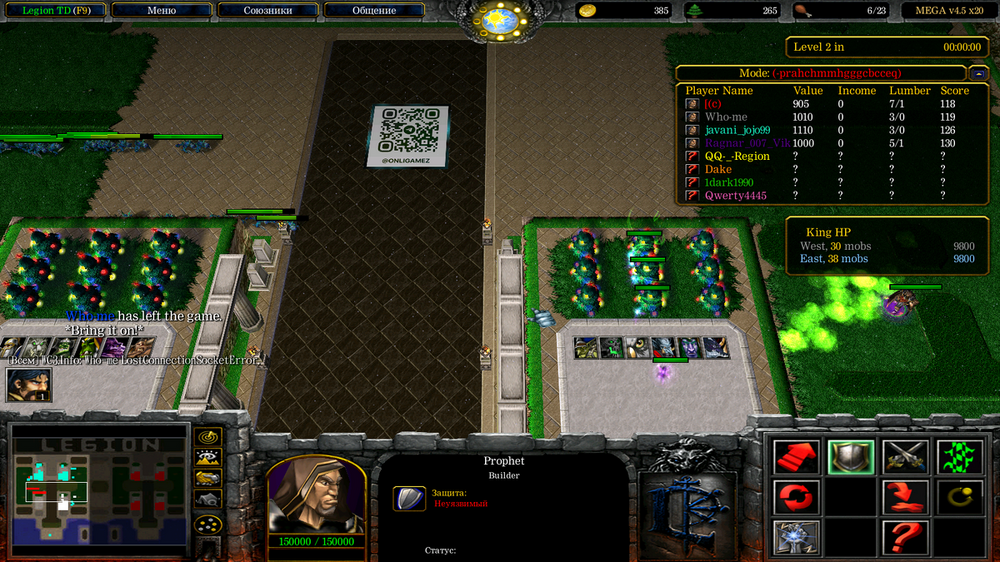1000x562 pixels.
Task: Activate the minimap signal ping button
Action: click(208, 437)
